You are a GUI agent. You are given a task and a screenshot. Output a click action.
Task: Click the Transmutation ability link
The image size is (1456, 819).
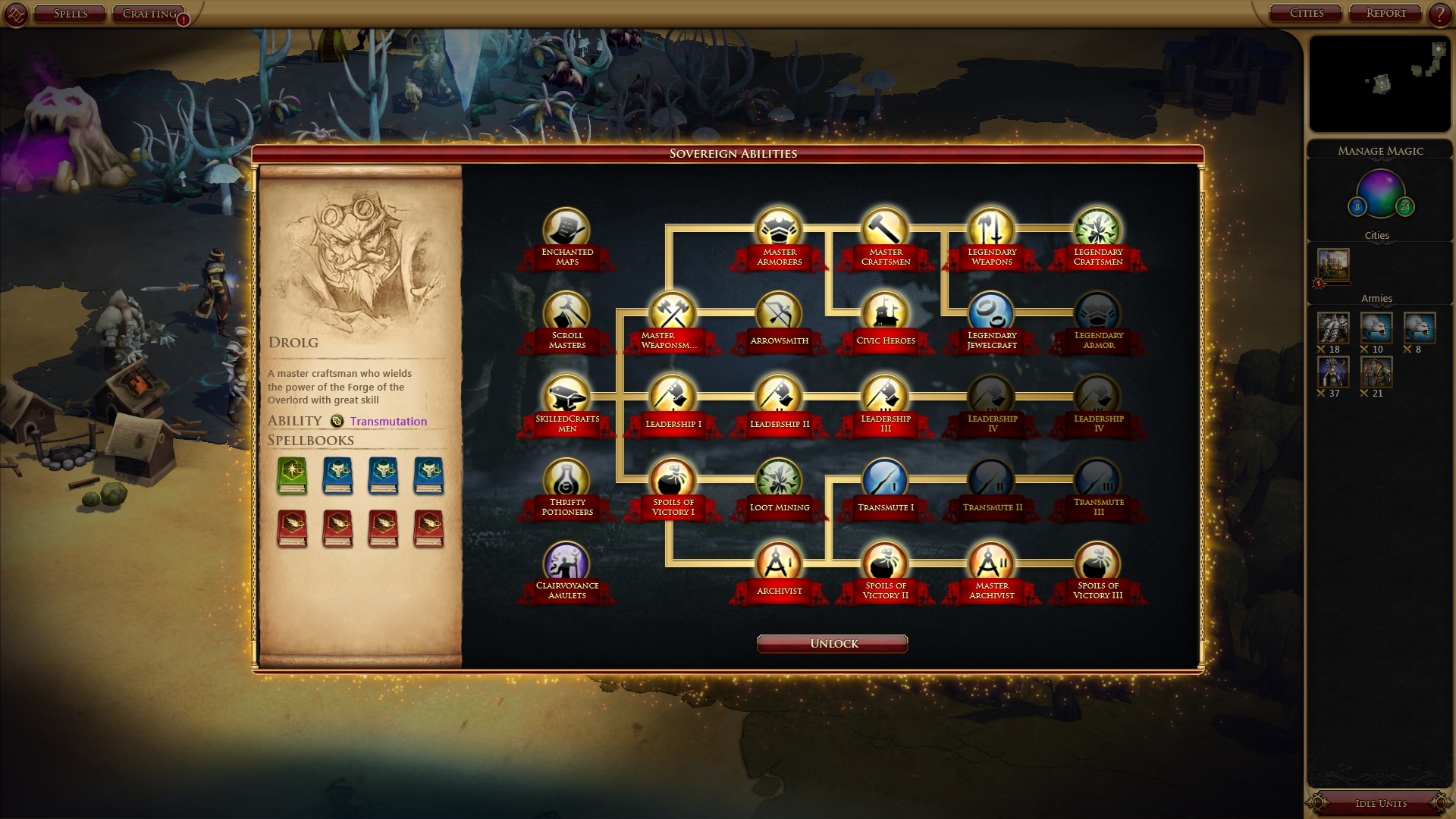[388, 422]
